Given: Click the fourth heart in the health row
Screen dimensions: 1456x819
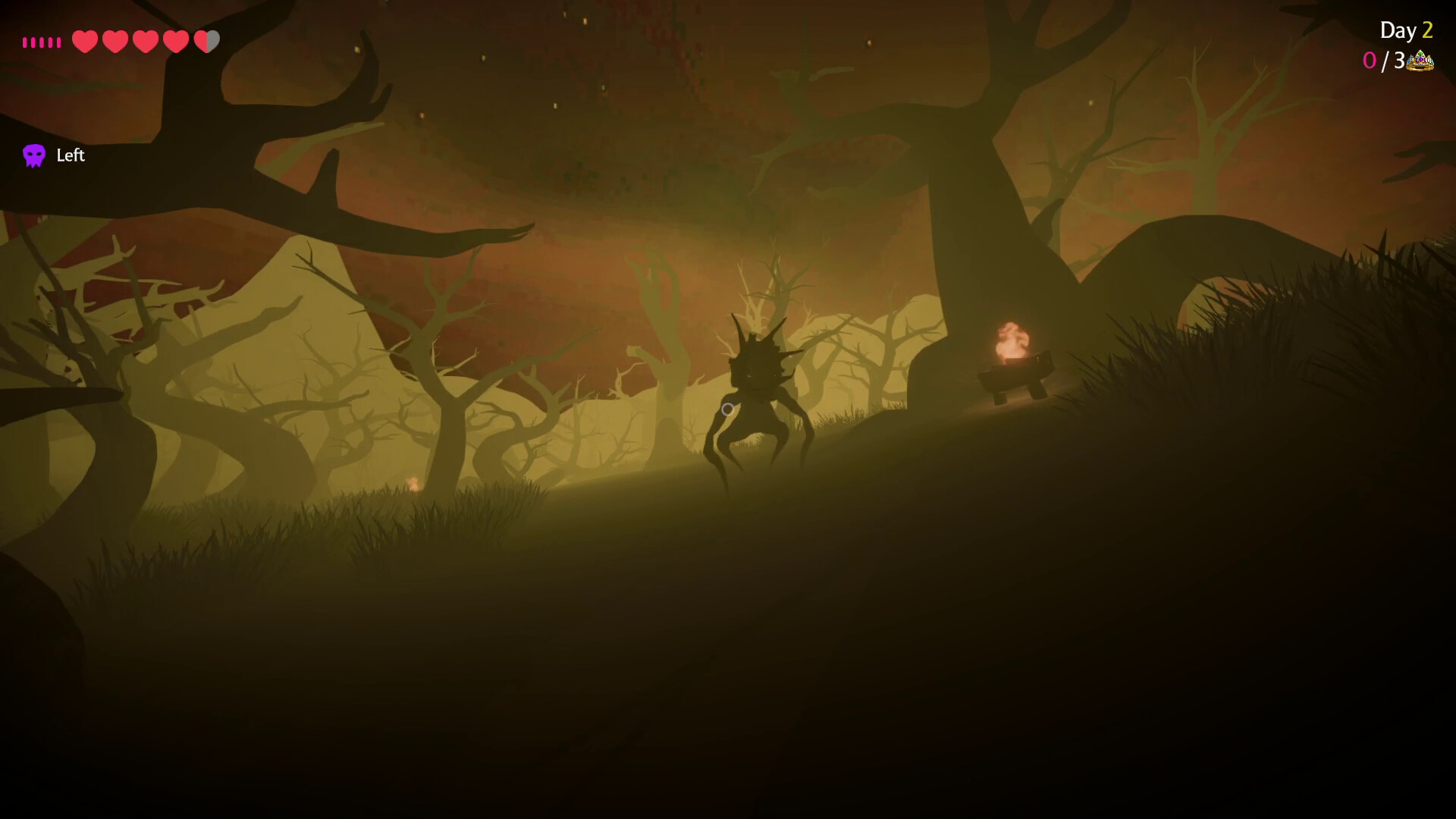Looking at the screenshot, I should tap(176, 42).
